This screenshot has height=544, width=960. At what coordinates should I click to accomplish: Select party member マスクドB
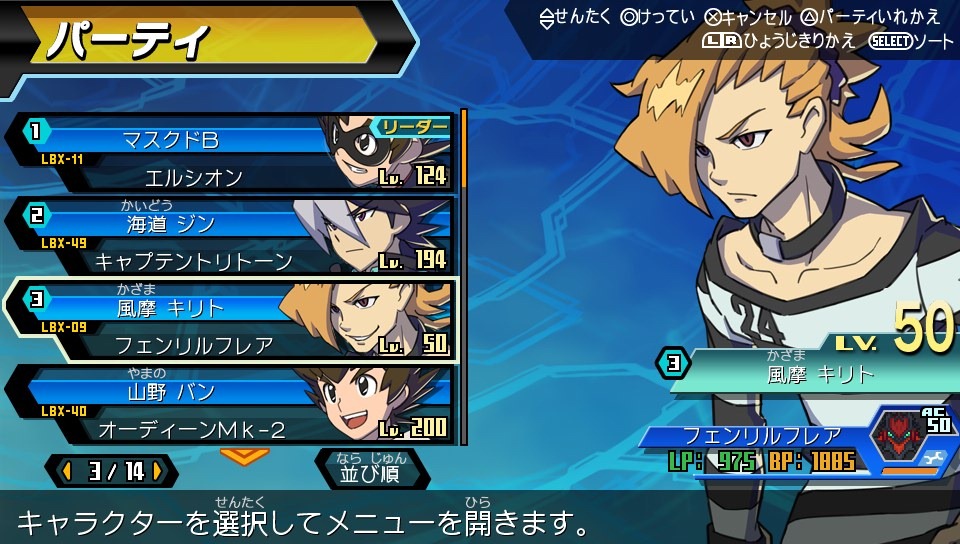click(x=230, y=153)
